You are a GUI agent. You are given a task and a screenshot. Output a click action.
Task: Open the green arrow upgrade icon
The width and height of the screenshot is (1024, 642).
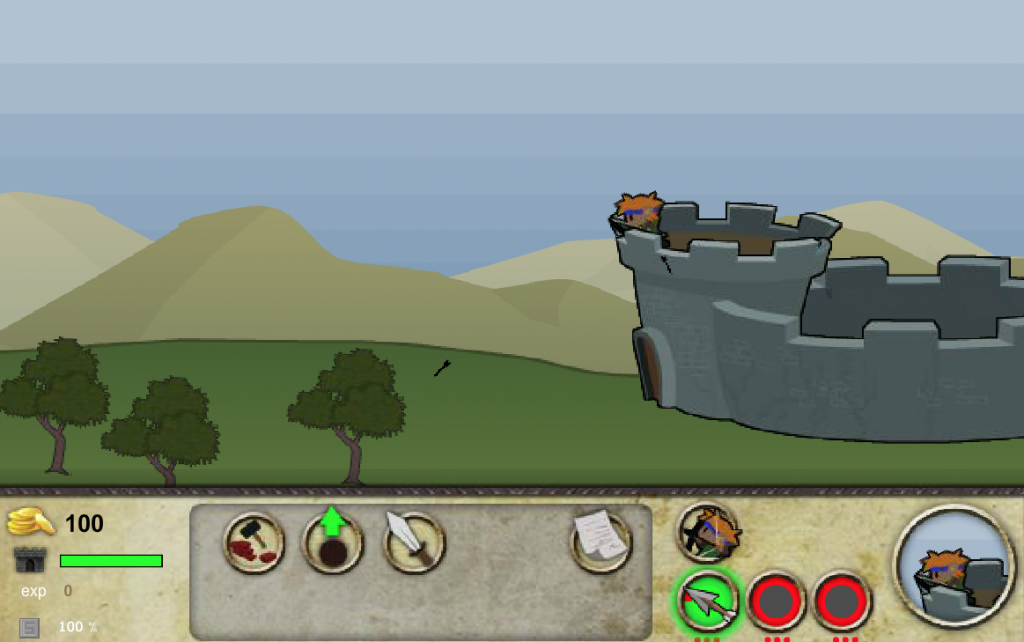click(333, 542)
